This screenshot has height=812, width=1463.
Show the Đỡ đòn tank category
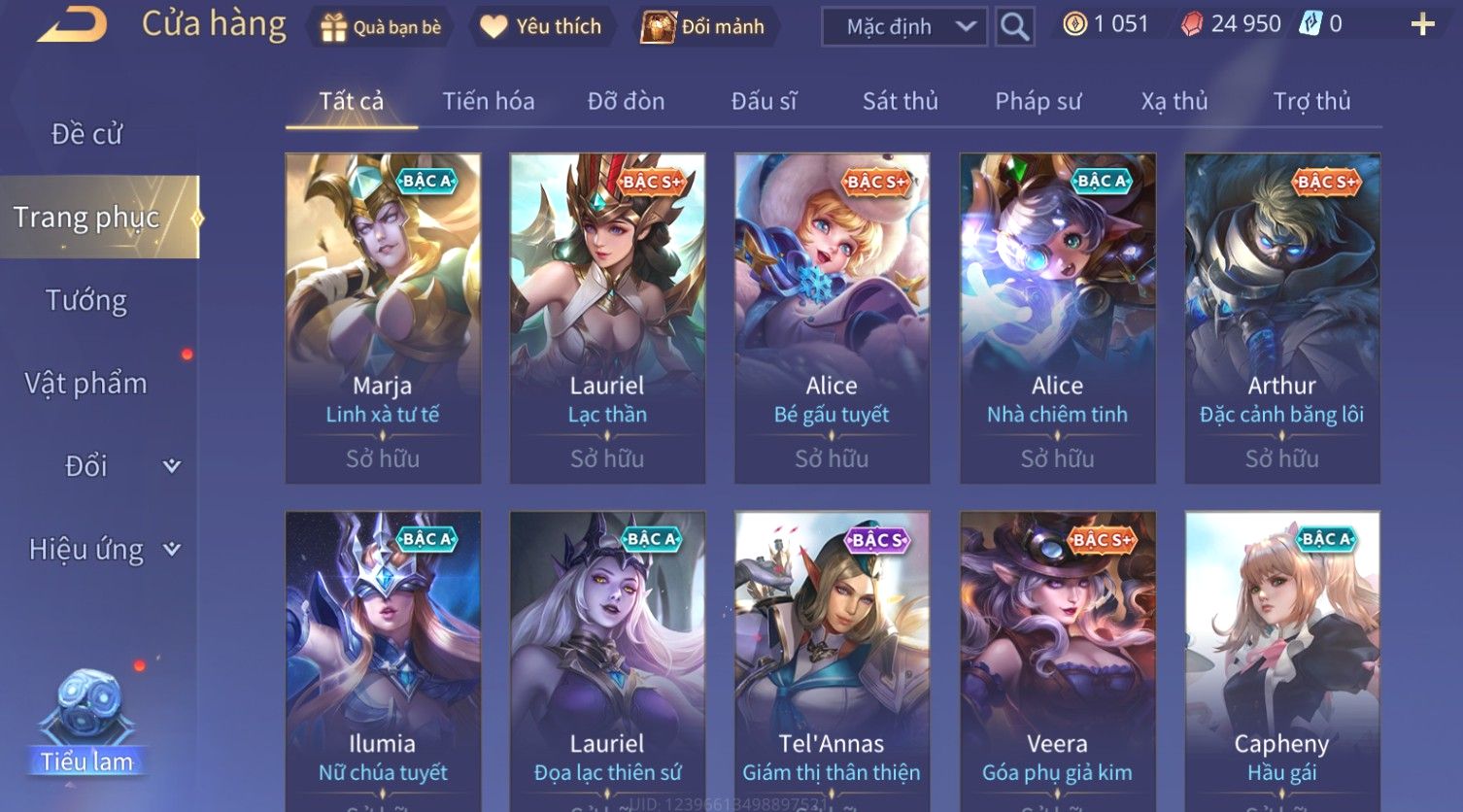[x=626, y=101]
